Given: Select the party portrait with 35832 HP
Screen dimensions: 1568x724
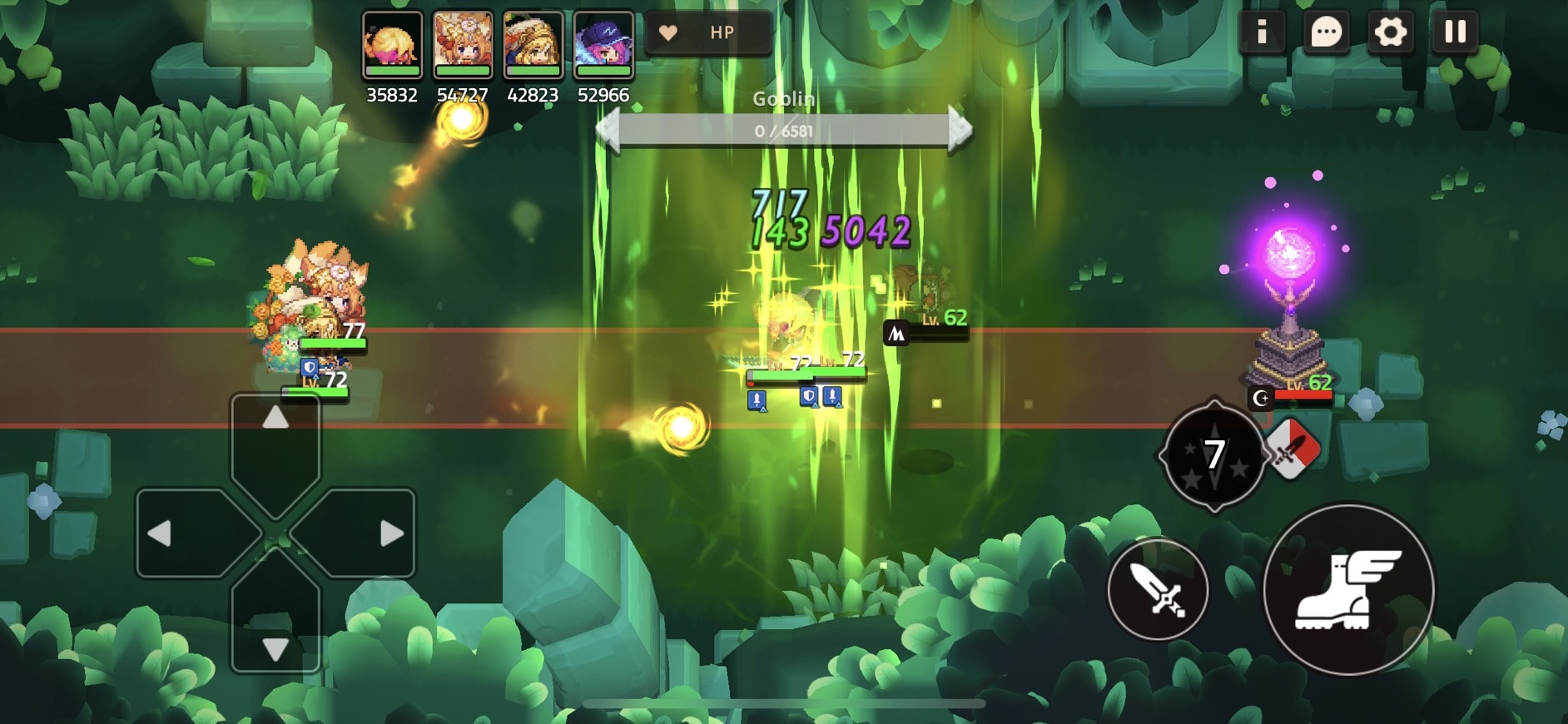Looking at the screenshot, I should click(x=392, y=45).
